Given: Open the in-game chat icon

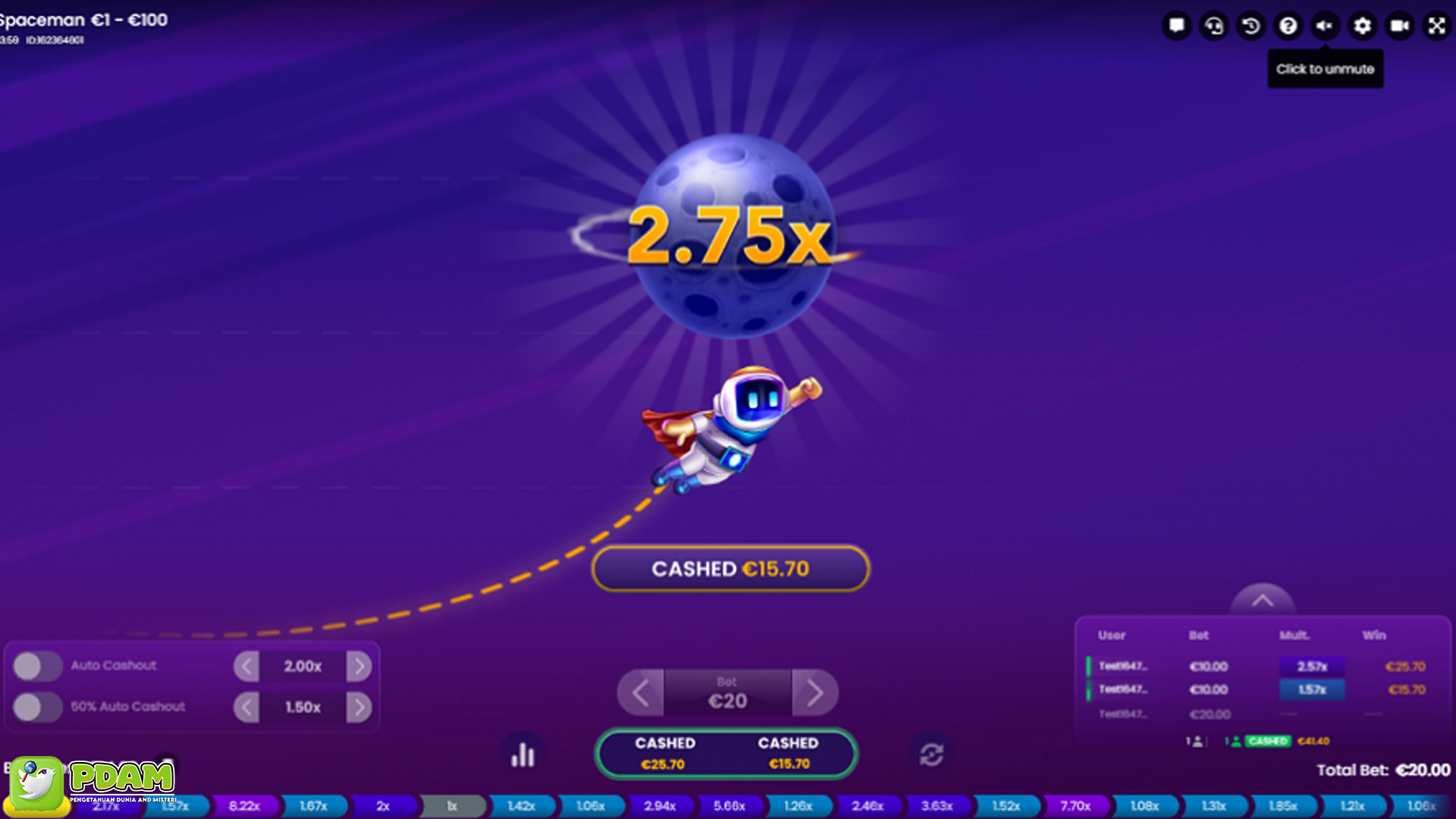Looking at the screenshot, I should click(1176, 26).
